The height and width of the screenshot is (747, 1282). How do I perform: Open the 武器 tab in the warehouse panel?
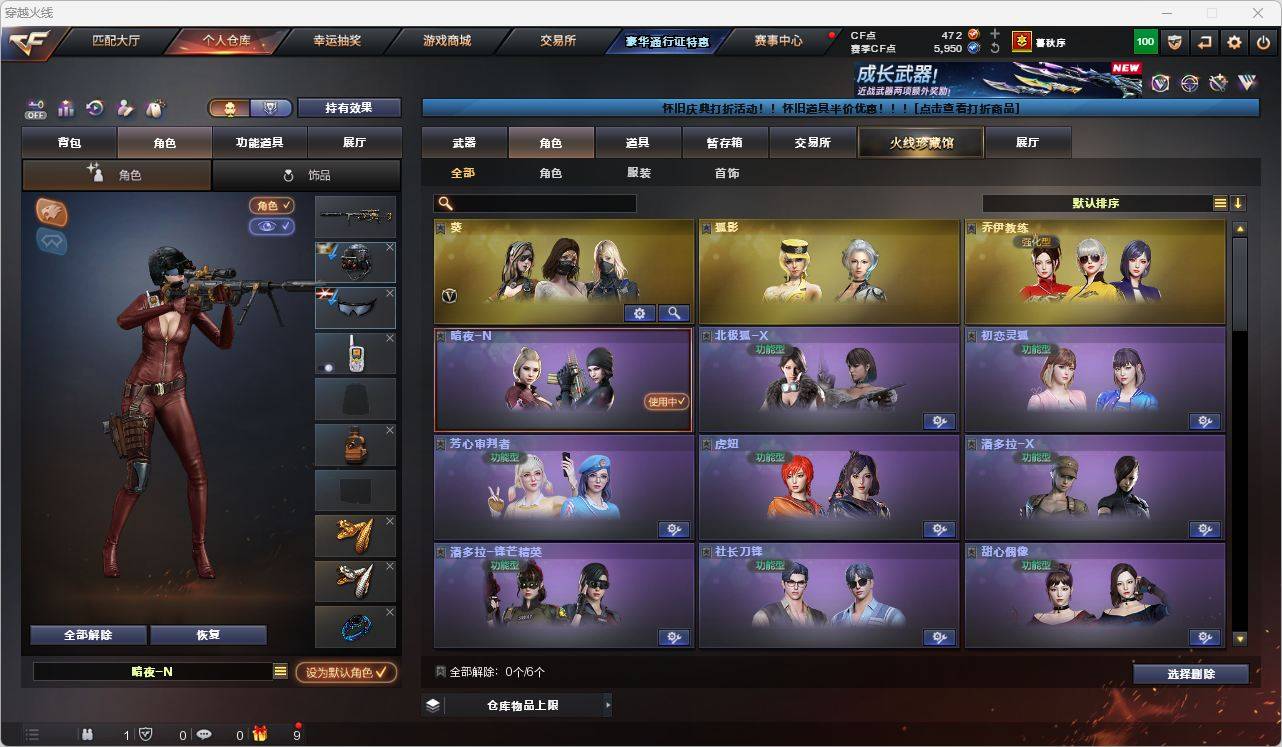(x=462, y=142)
